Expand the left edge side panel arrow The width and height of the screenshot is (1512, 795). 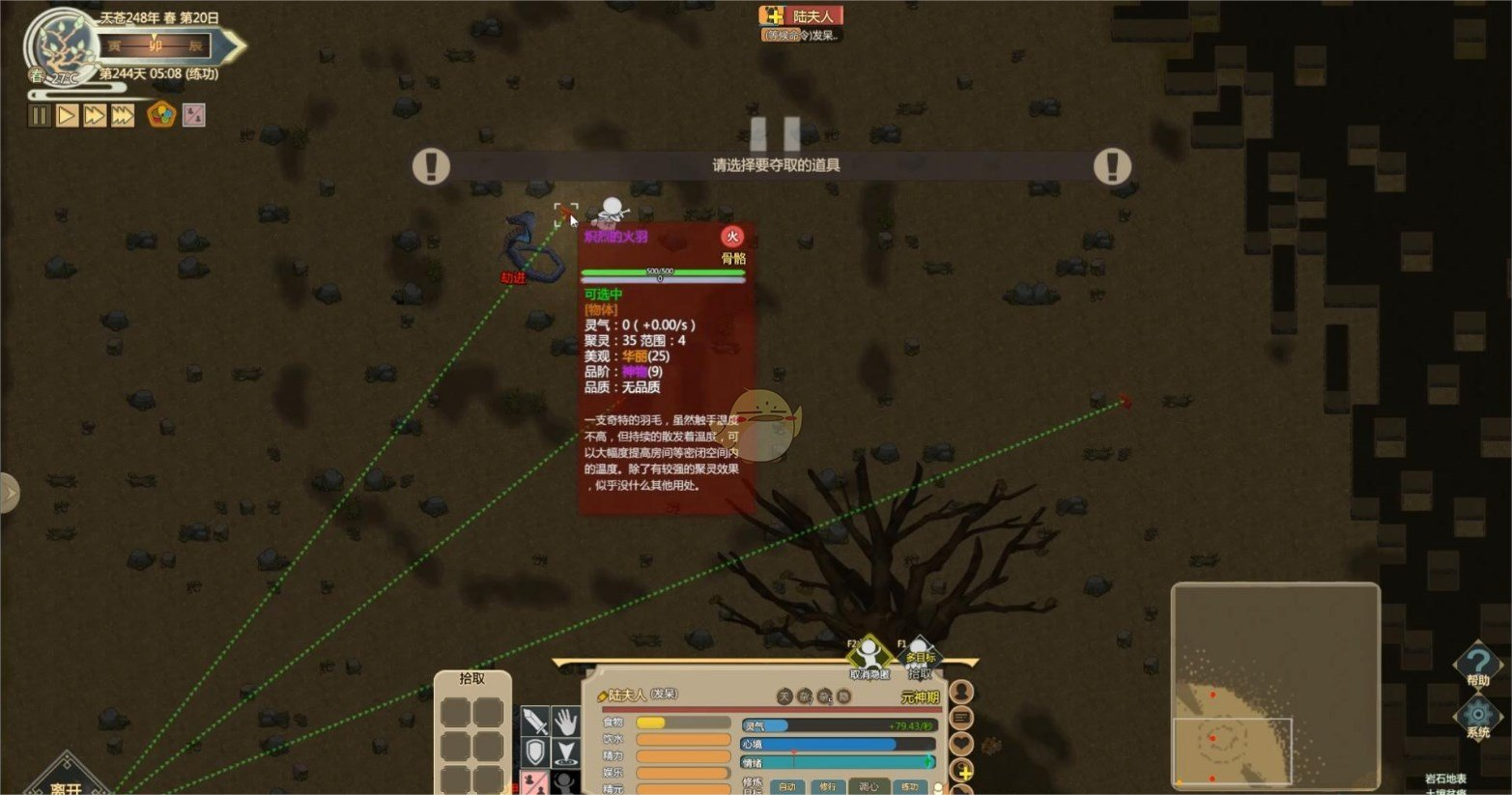pyautogui.click(x=9, y=493)
